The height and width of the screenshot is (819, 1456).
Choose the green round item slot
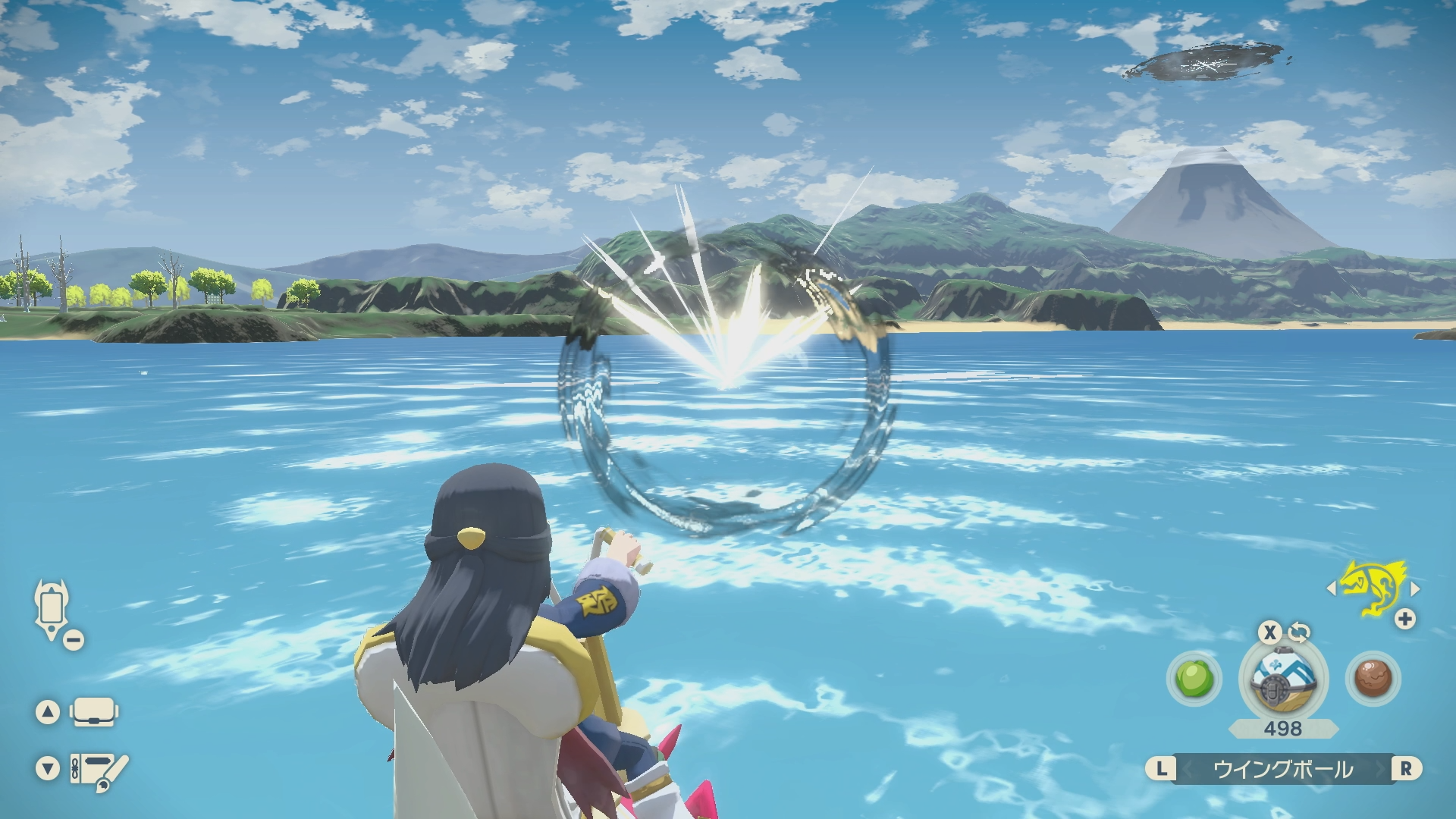[1194, 678]
